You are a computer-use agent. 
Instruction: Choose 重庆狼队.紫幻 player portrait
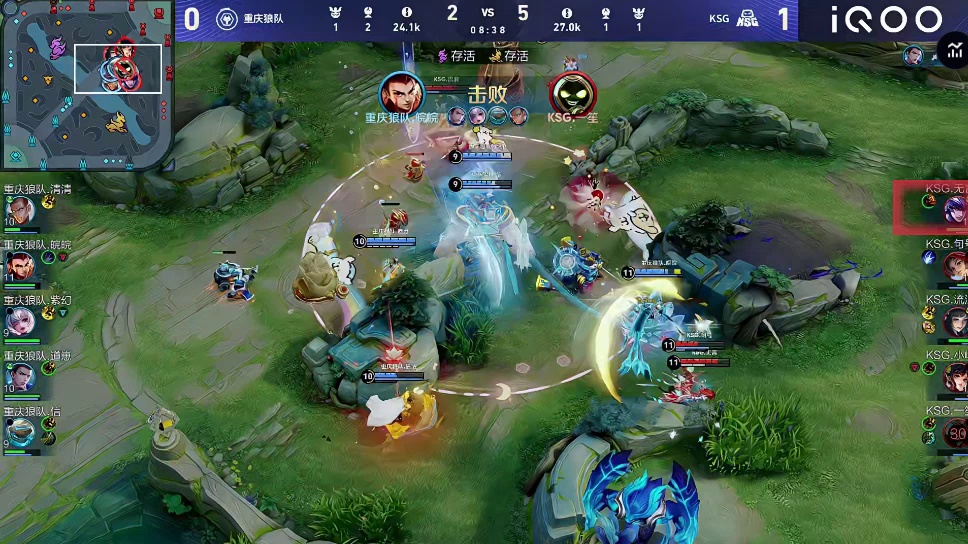coord(21,321)
